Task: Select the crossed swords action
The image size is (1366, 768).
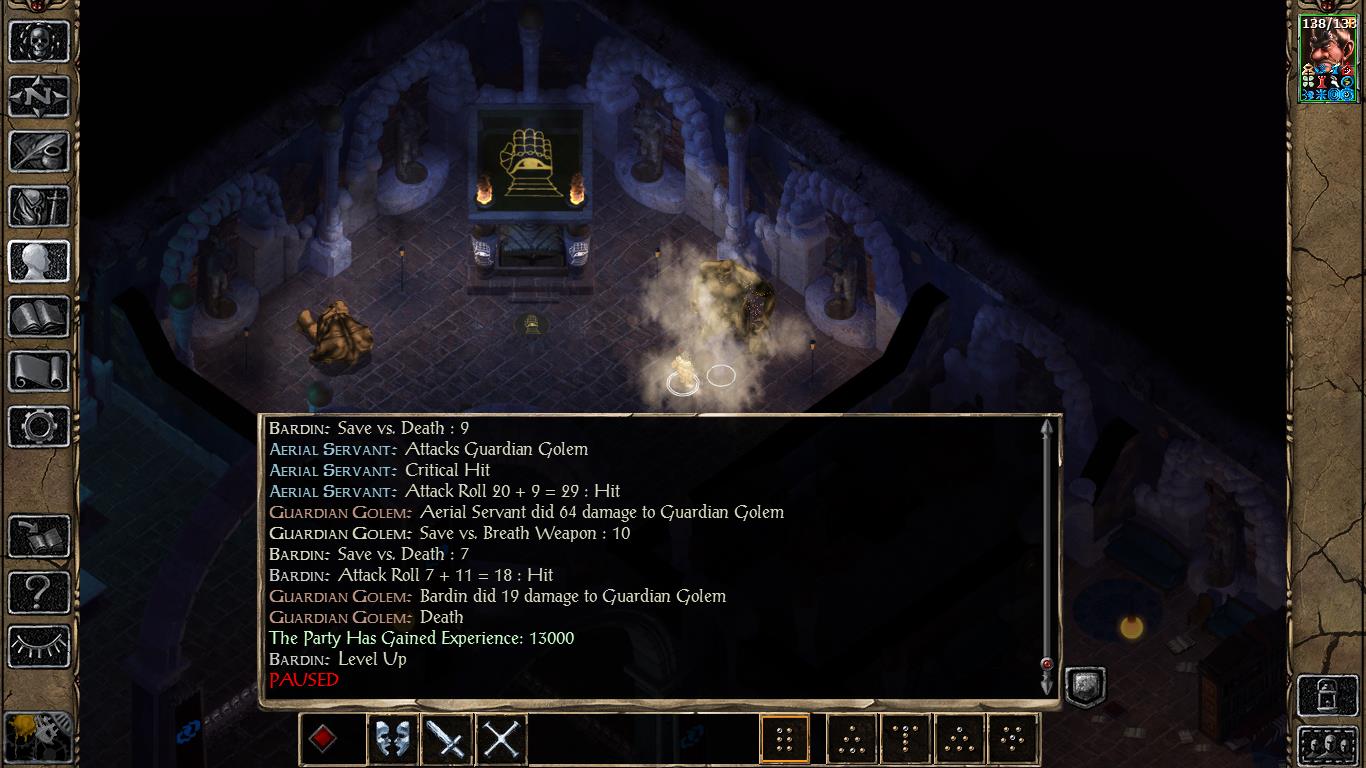Action: (x=500, y=739)
